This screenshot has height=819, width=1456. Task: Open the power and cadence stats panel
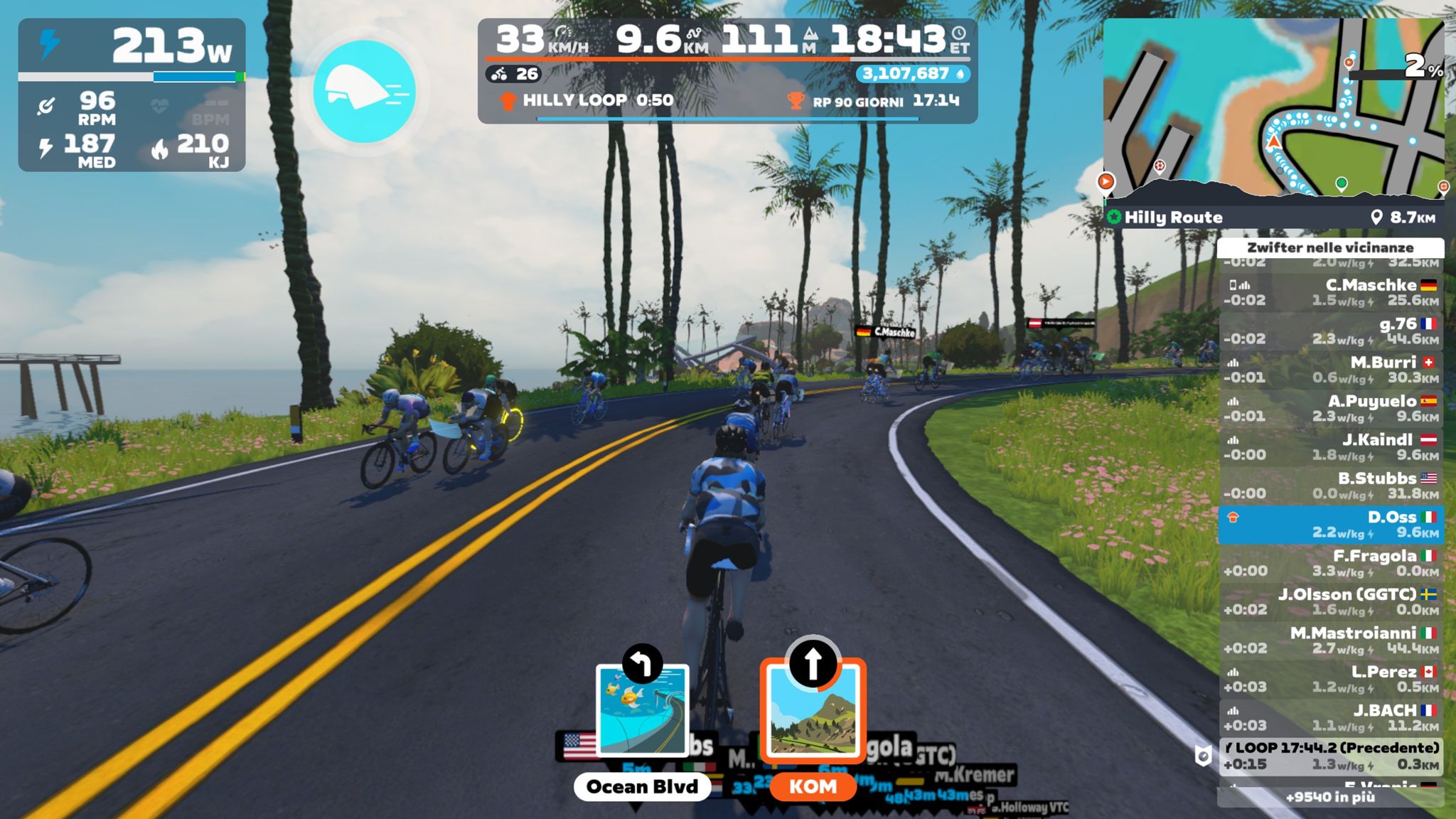tap(132, 95)
